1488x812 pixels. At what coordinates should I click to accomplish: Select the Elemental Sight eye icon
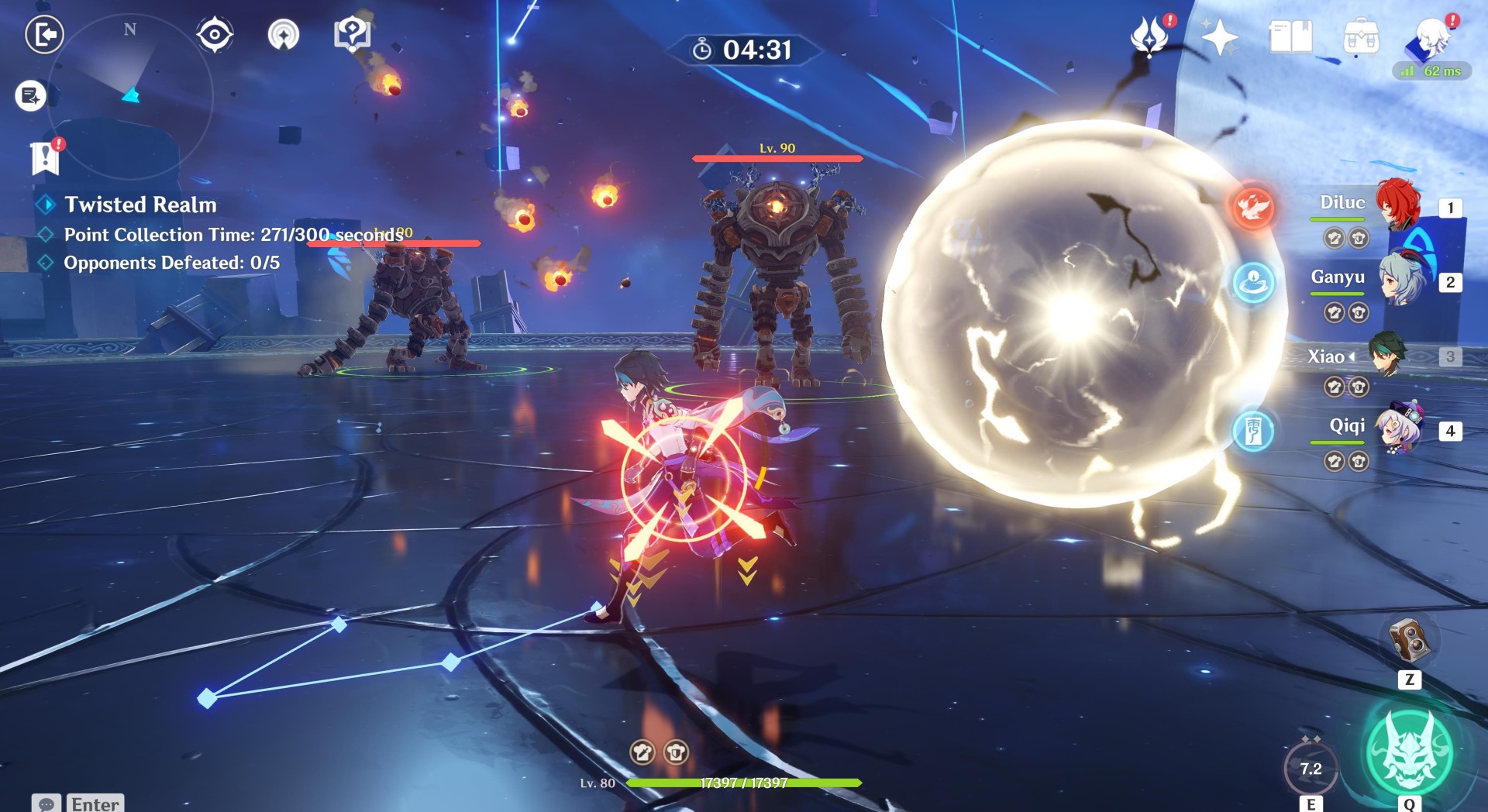(215, 33)
